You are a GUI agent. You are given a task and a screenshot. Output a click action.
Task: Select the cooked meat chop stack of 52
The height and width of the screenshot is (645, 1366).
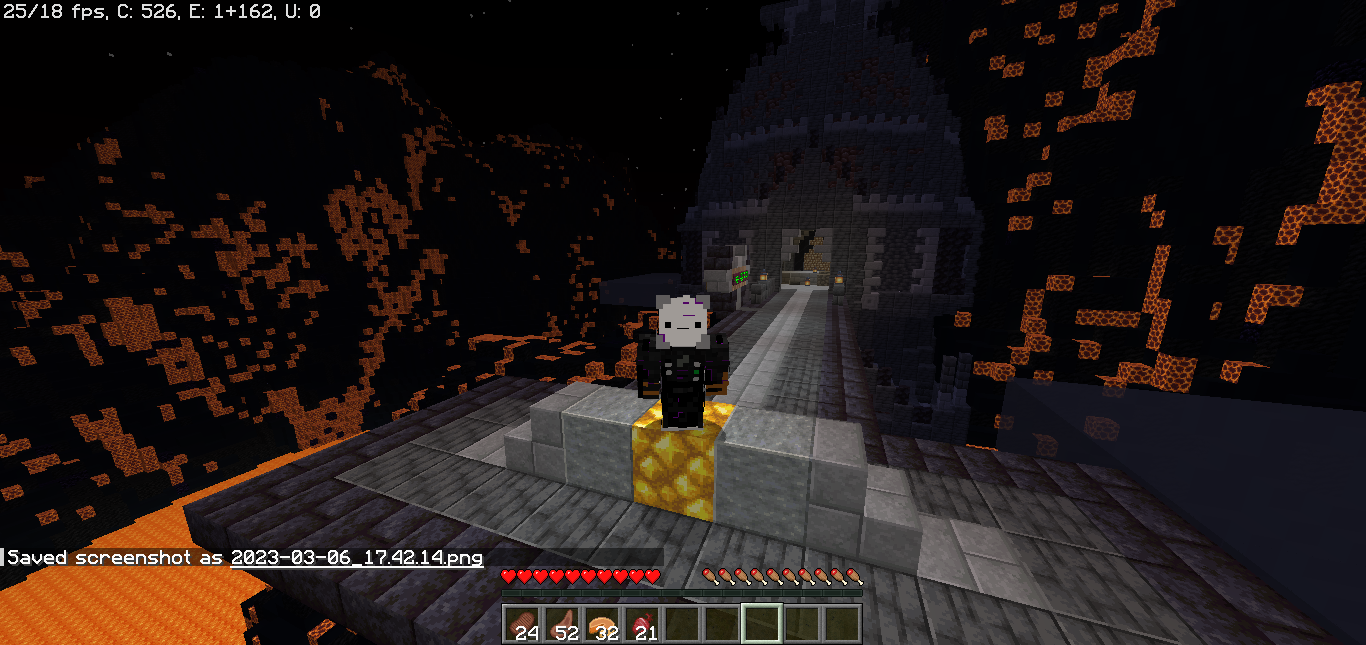point(562,624)
